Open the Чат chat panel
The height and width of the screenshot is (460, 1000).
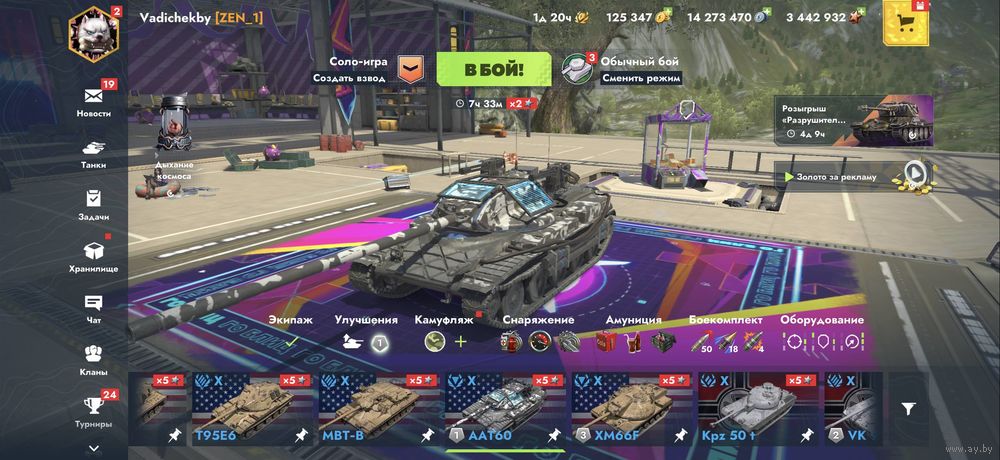[94, 307]
